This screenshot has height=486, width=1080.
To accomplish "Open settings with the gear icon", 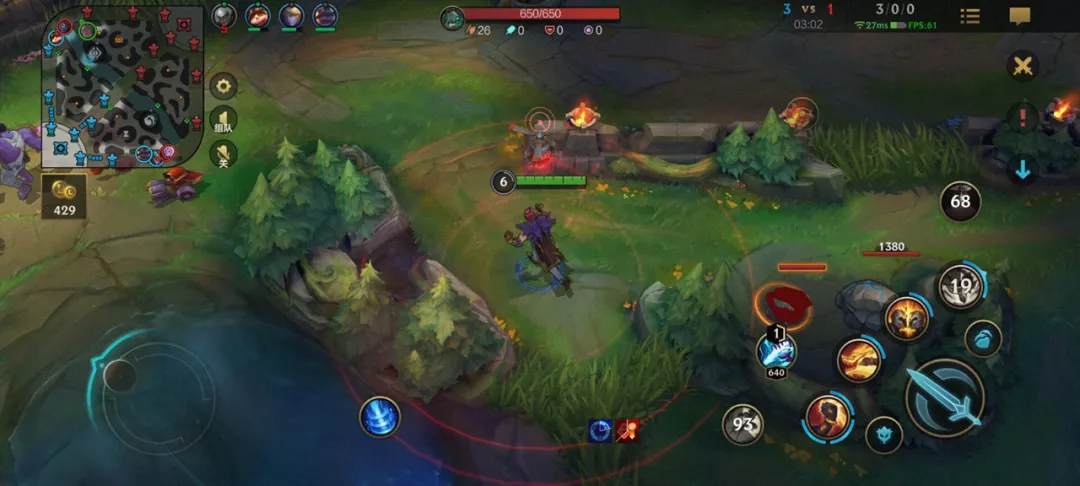I will 223,86.
